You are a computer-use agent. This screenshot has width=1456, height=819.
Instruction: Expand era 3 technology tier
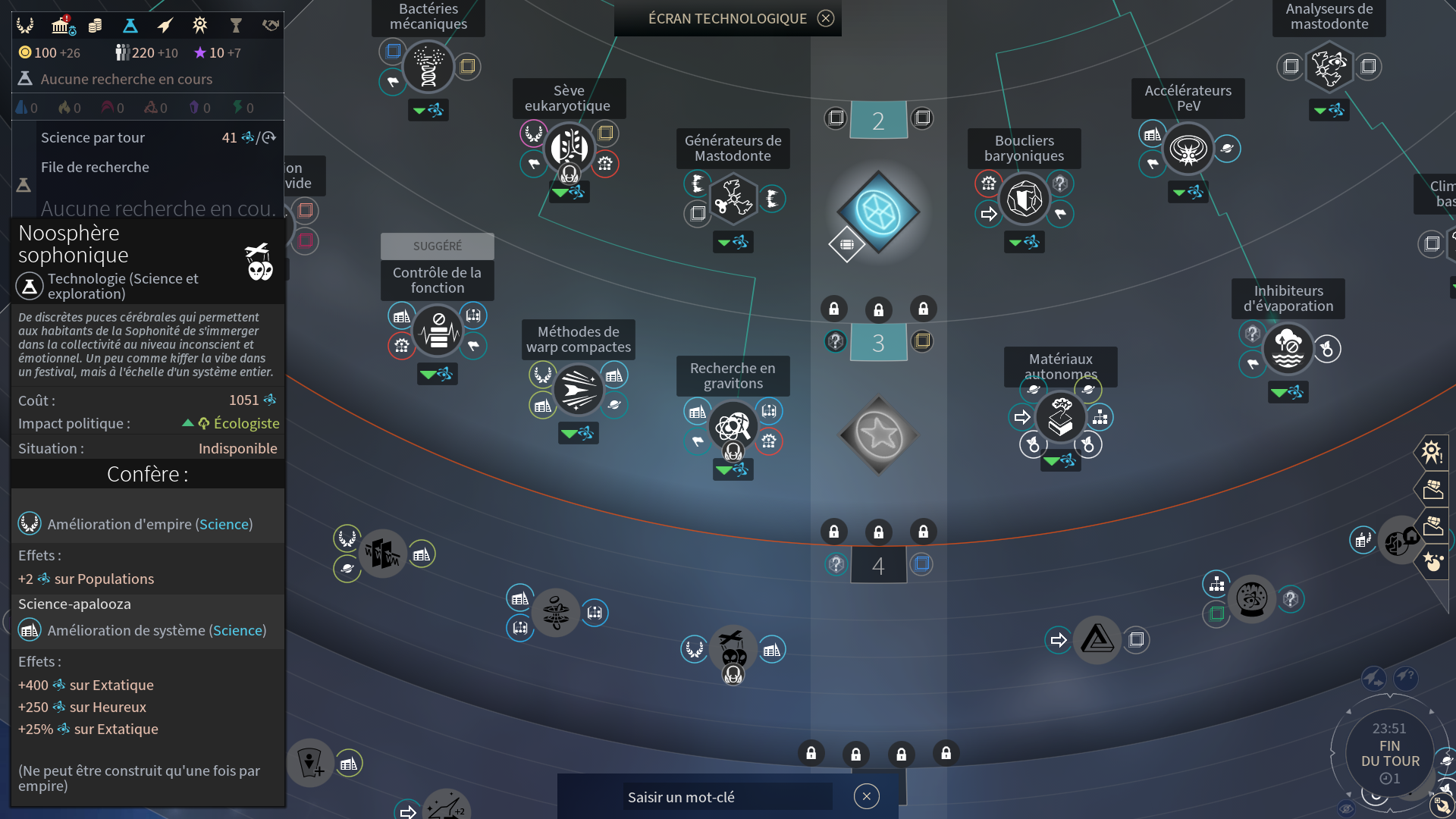click(879, 343)
